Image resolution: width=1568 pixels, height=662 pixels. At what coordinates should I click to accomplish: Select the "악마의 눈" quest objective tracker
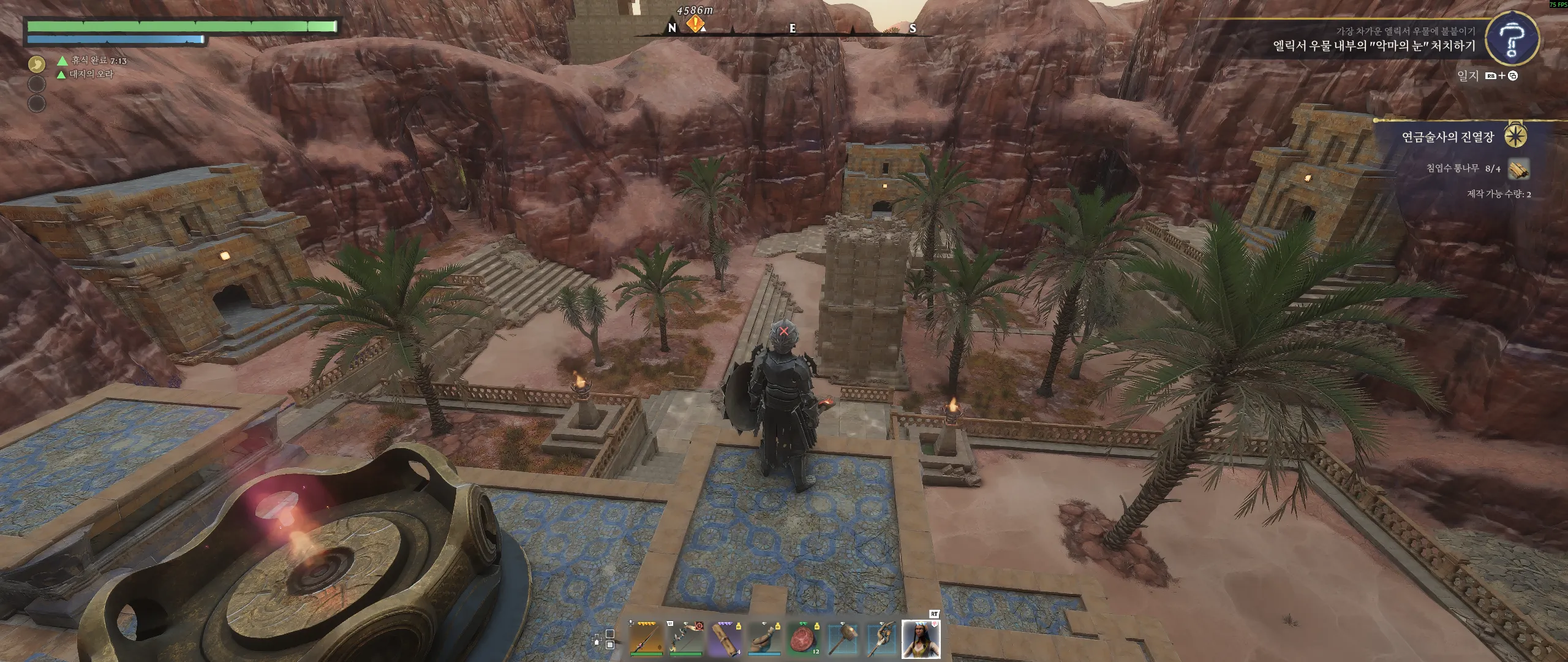(x=1374, y=46)
